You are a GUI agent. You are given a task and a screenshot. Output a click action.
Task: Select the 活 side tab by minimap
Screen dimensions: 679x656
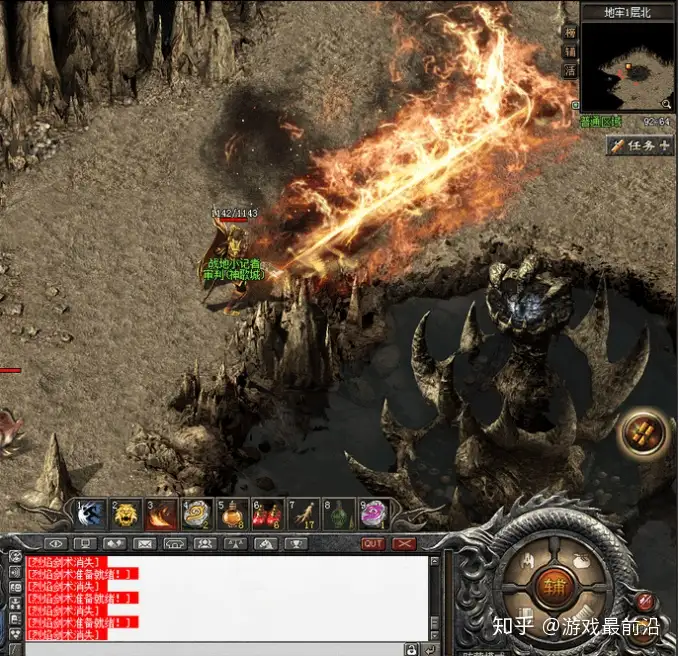coord(570,70)
